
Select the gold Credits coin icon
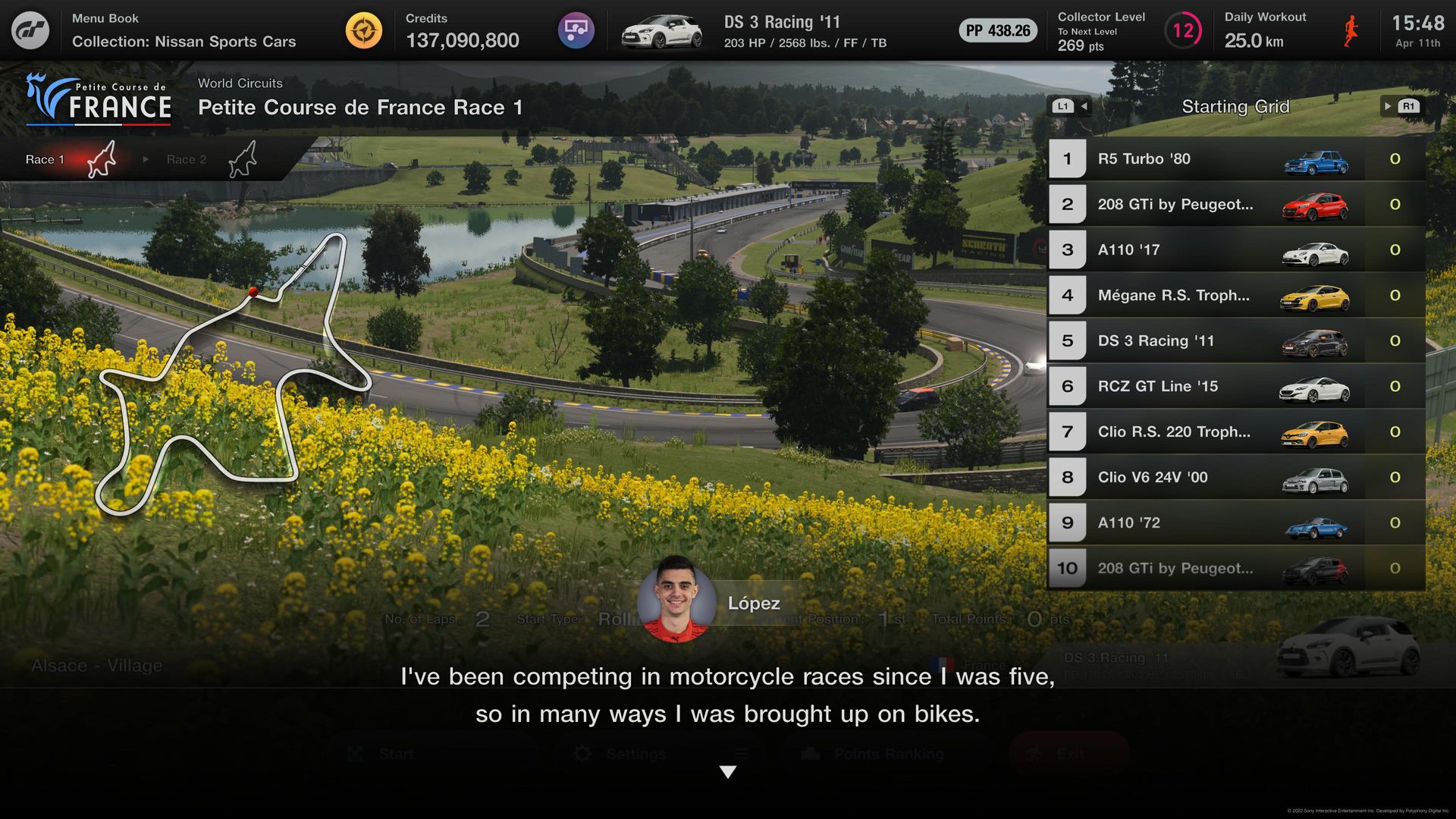tap(364, 31)
